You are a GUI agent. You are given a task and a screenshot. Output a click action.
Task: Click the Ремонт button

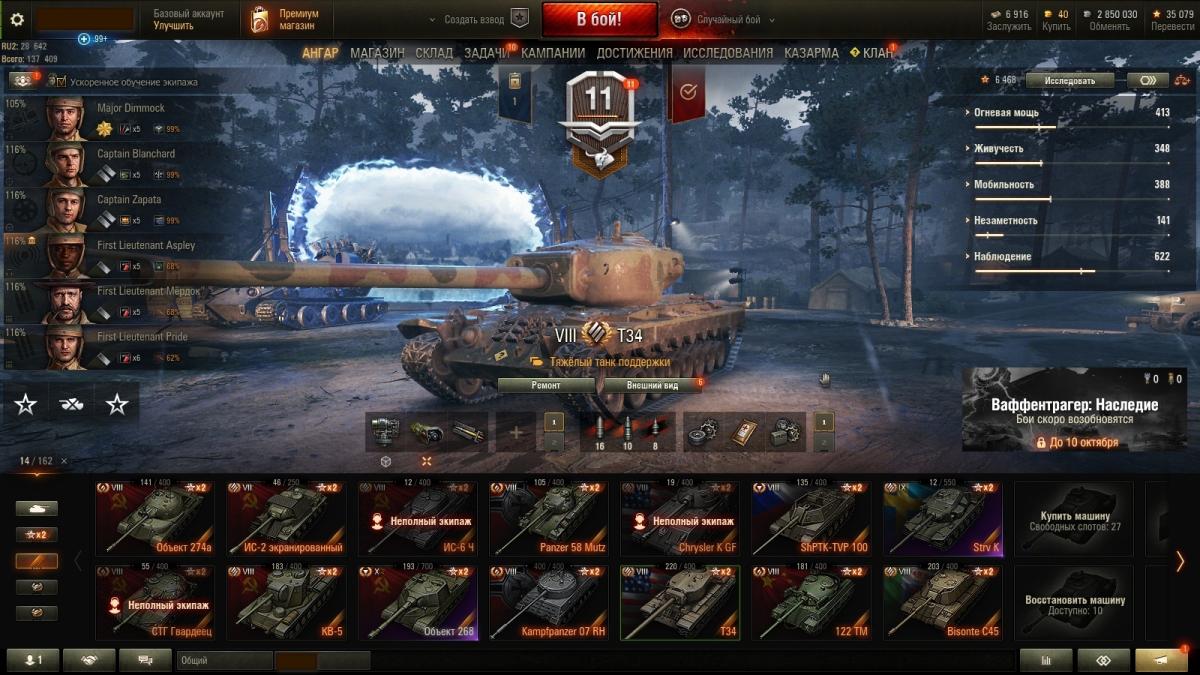[x=546, y=385]
